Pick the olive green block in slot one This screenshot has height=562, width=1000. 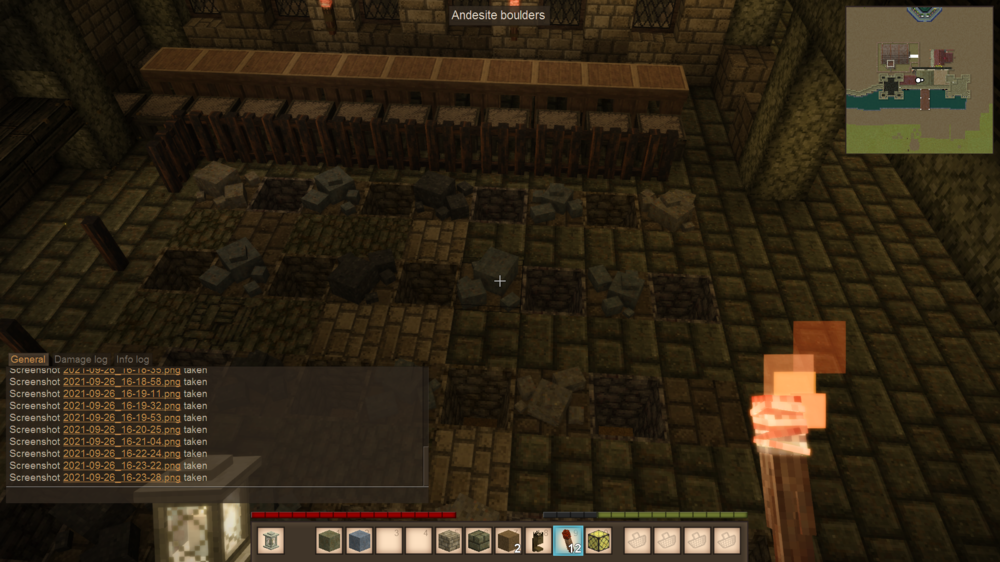click(329, 541)
